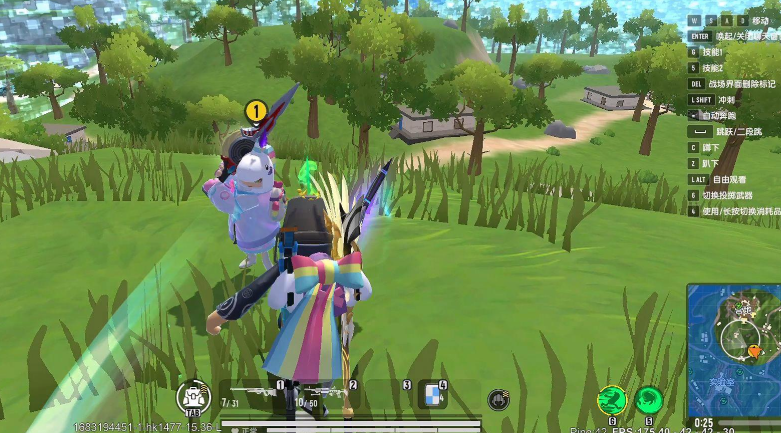The width and height of the screenshot is (781, 433).
Task: Click the orange player arrow on the minimap
Action: pos(754,351)
